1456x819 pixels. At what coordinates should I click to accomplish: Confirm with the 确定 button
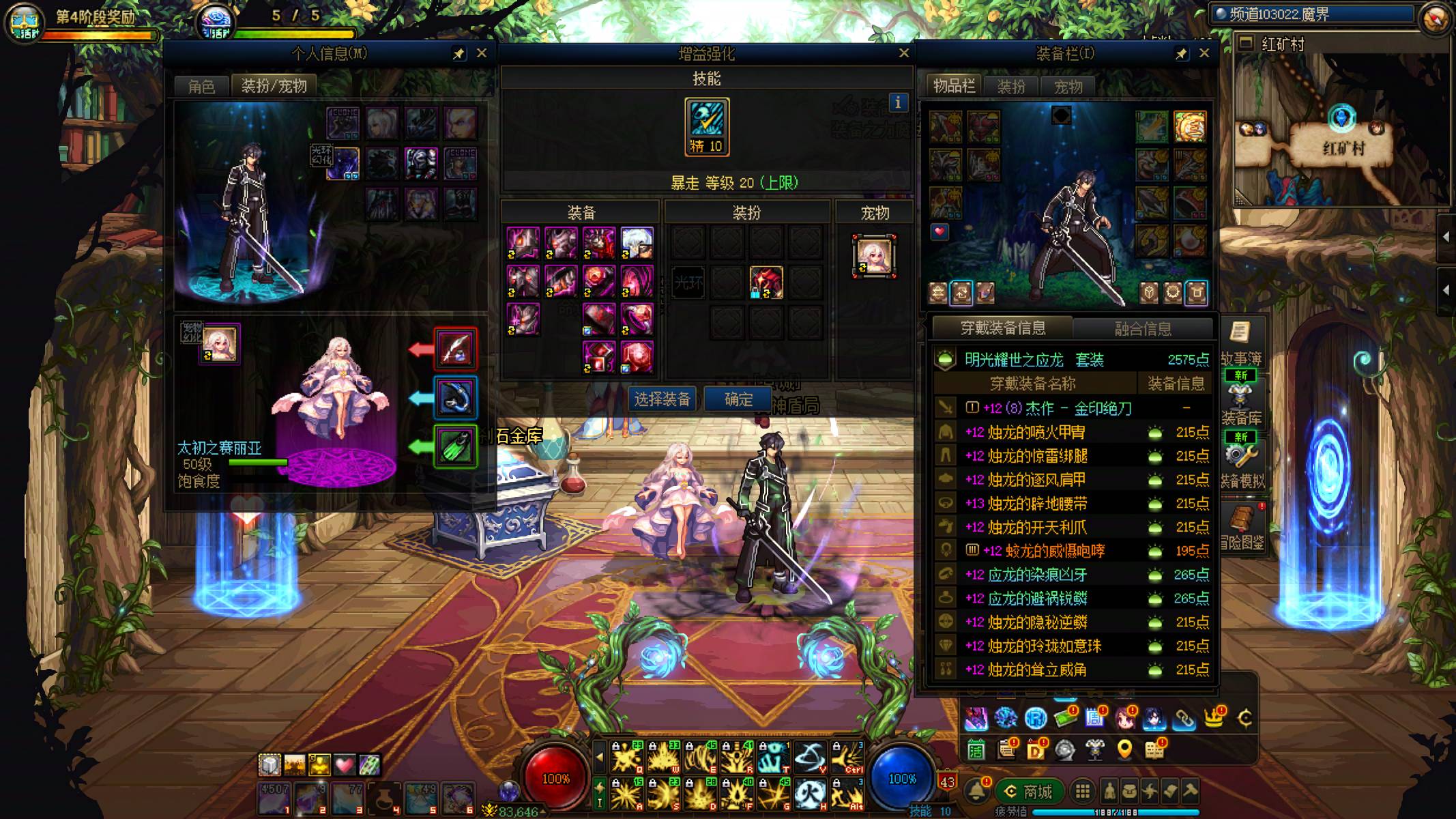pyautogui.click(x=738, y=399)
